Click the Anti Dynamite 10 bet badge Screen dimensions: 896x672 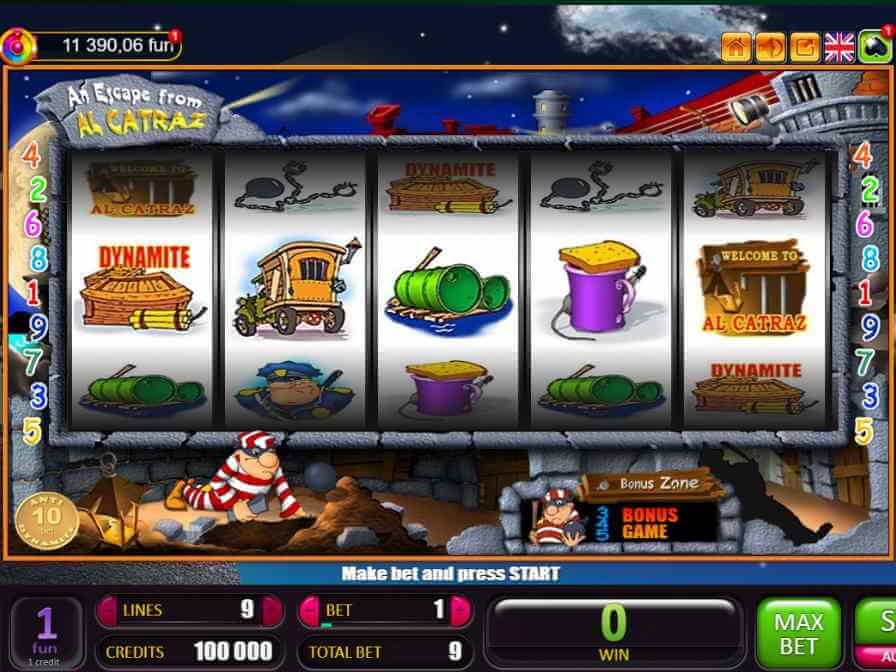[46, 518]
